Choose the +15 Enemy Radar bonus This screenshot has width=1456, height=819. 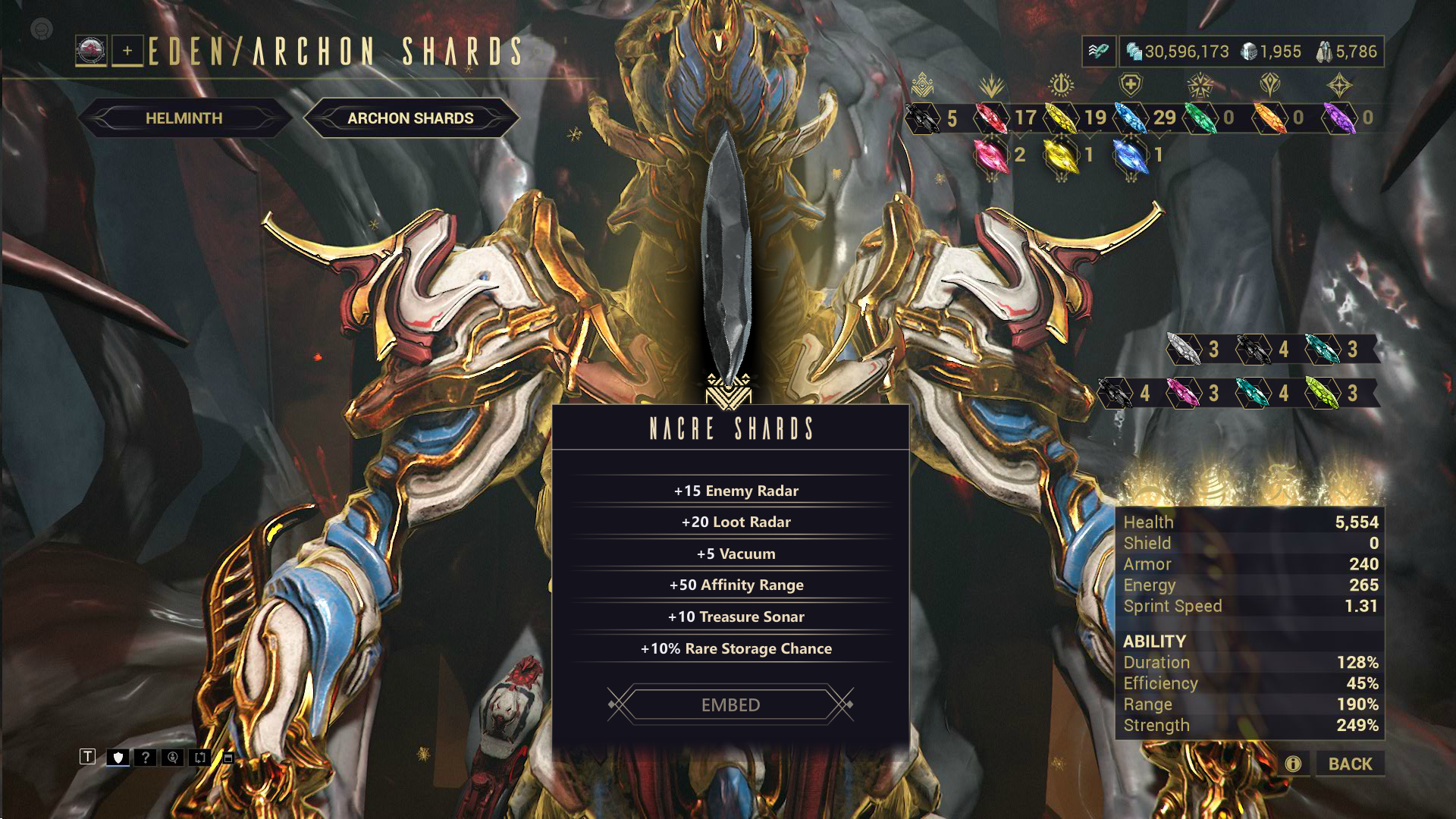[x=736, y=491]
